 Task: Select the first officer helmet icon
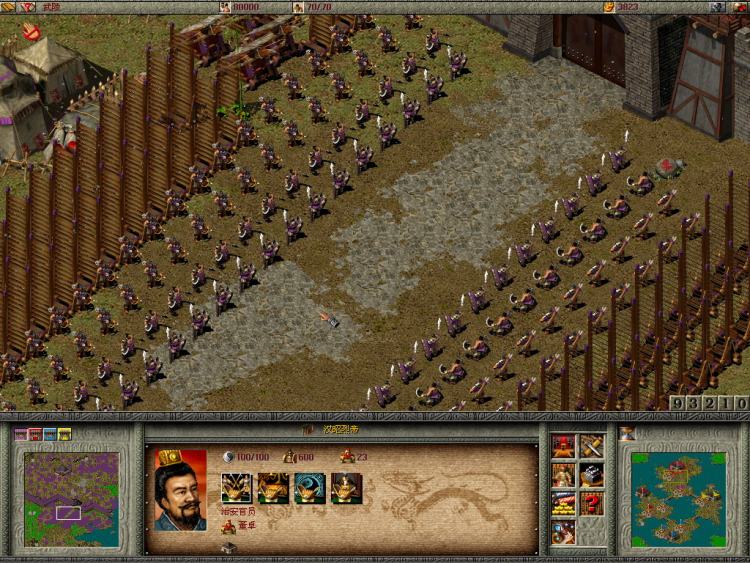point(236,488)
